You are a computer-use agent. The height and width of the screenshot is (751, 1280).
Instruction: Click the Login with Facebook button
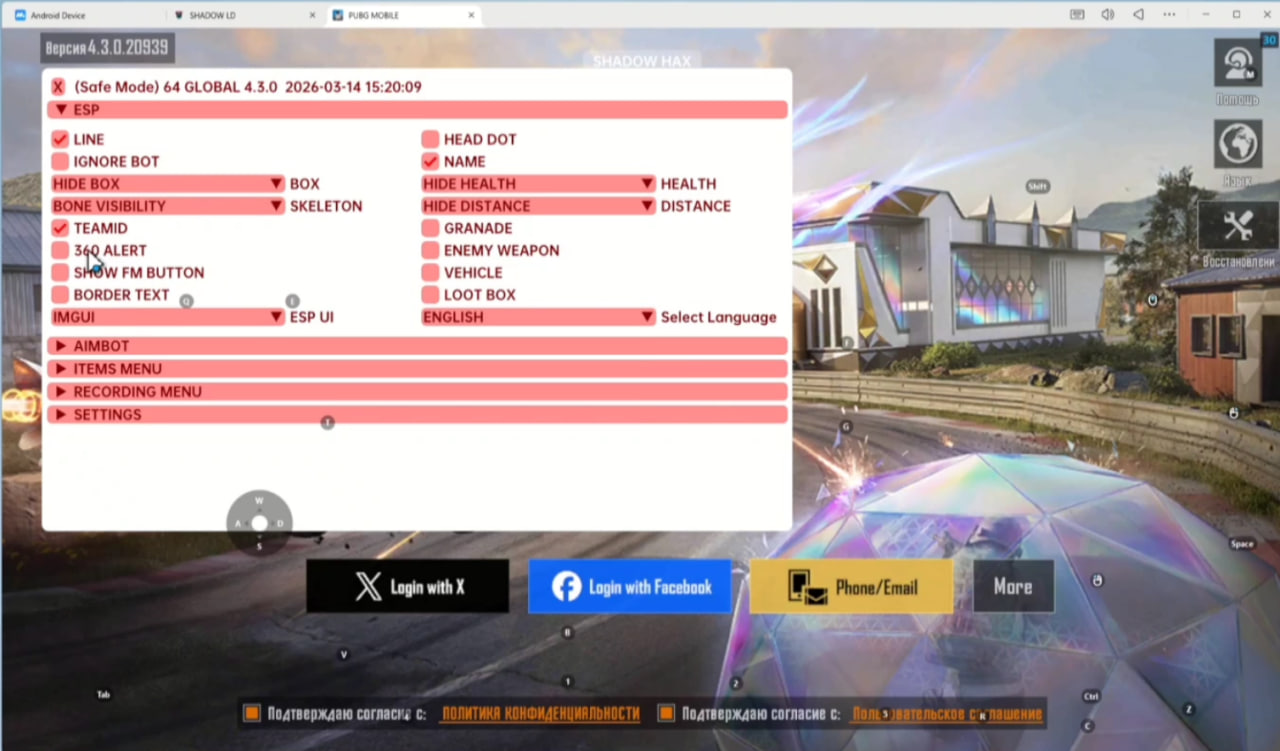pyautogui.click(x=629, y=586)
